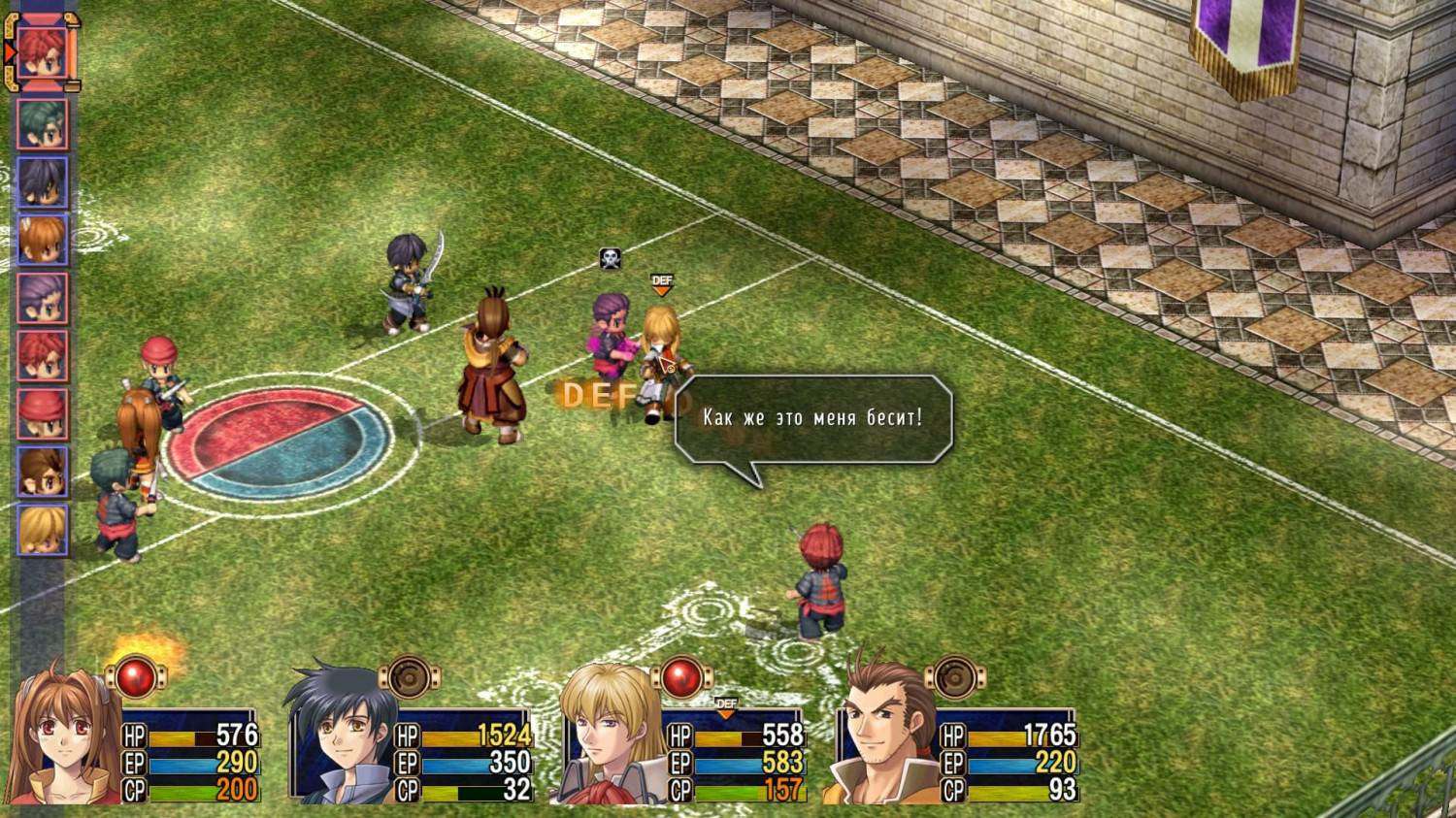Select the red bandana portrait in turn order

point(43,414)
